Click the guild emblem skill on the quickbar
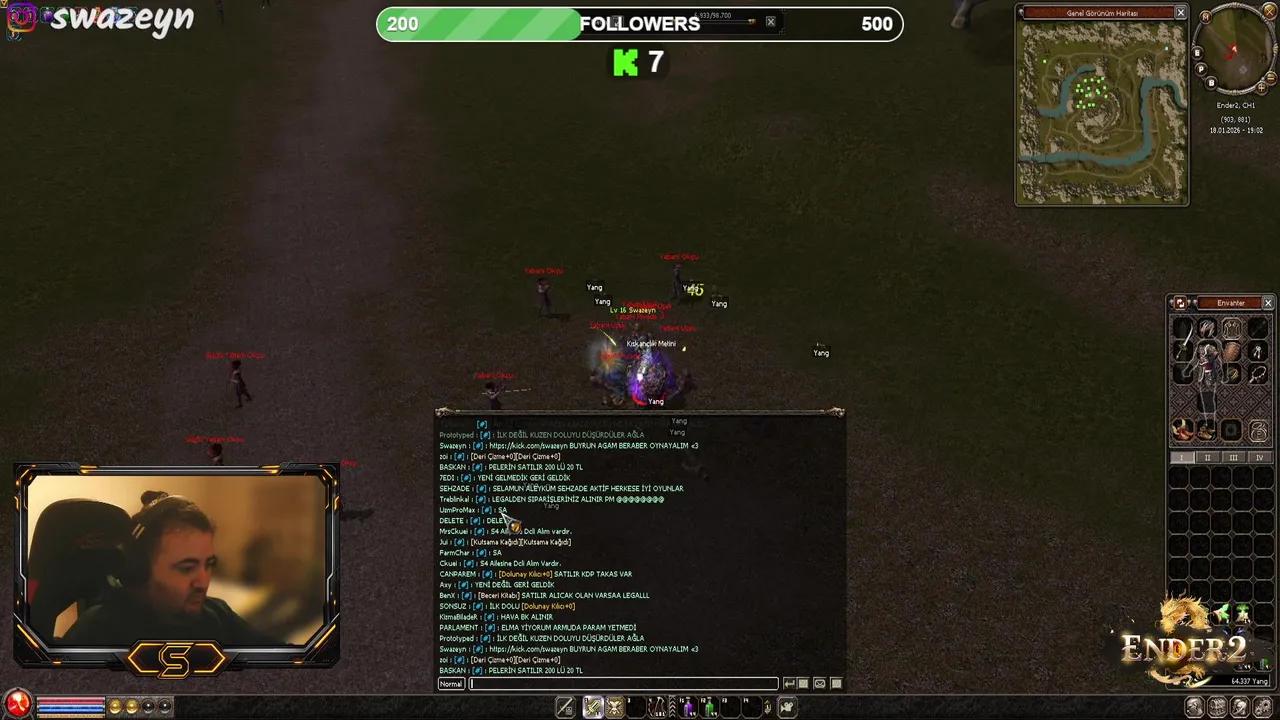This screenshot has width=1280, height=720. (x=615, y=706)
